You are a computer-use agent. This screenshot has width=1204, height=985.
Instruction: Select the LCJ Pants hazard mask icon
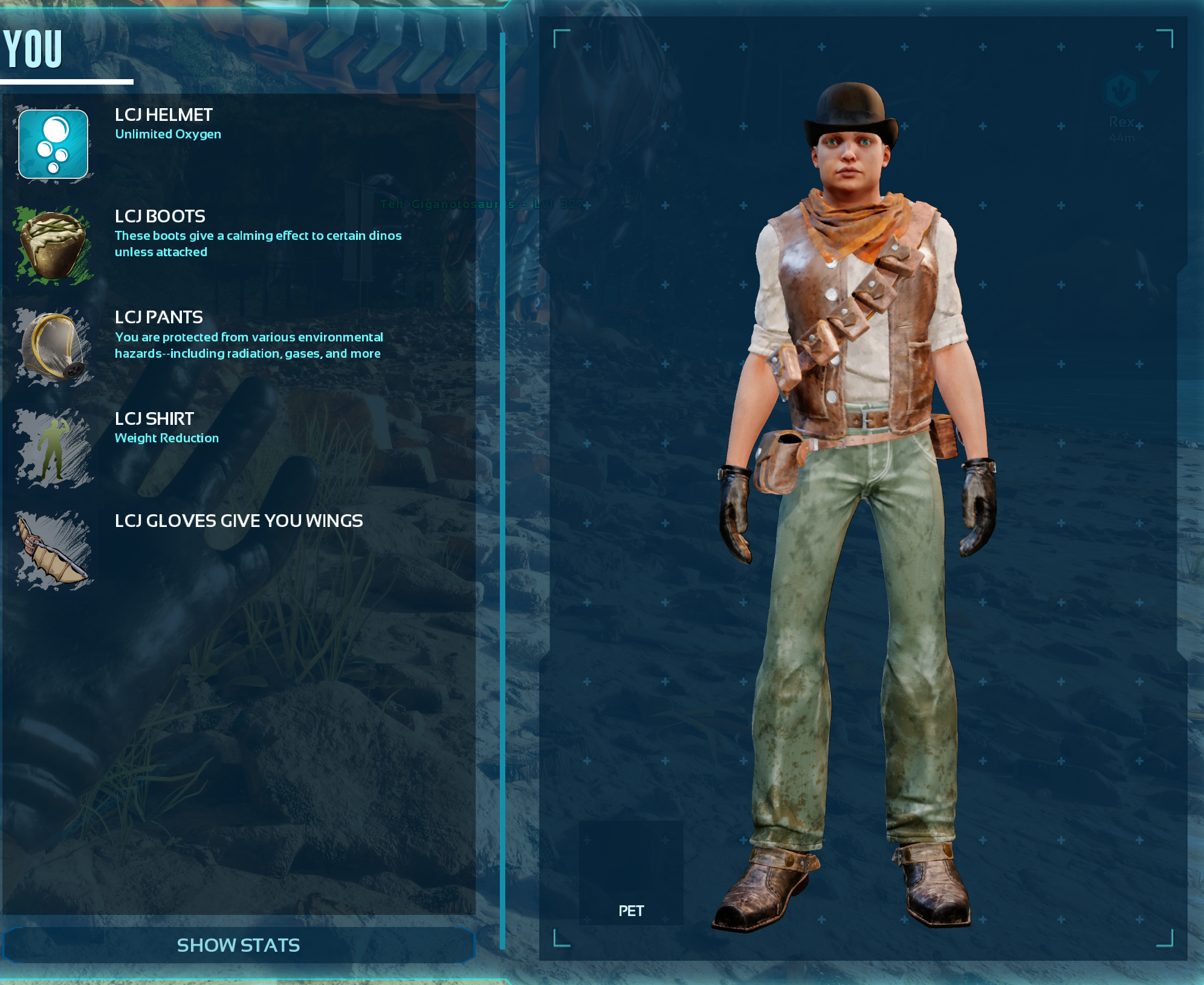point(53,346)
